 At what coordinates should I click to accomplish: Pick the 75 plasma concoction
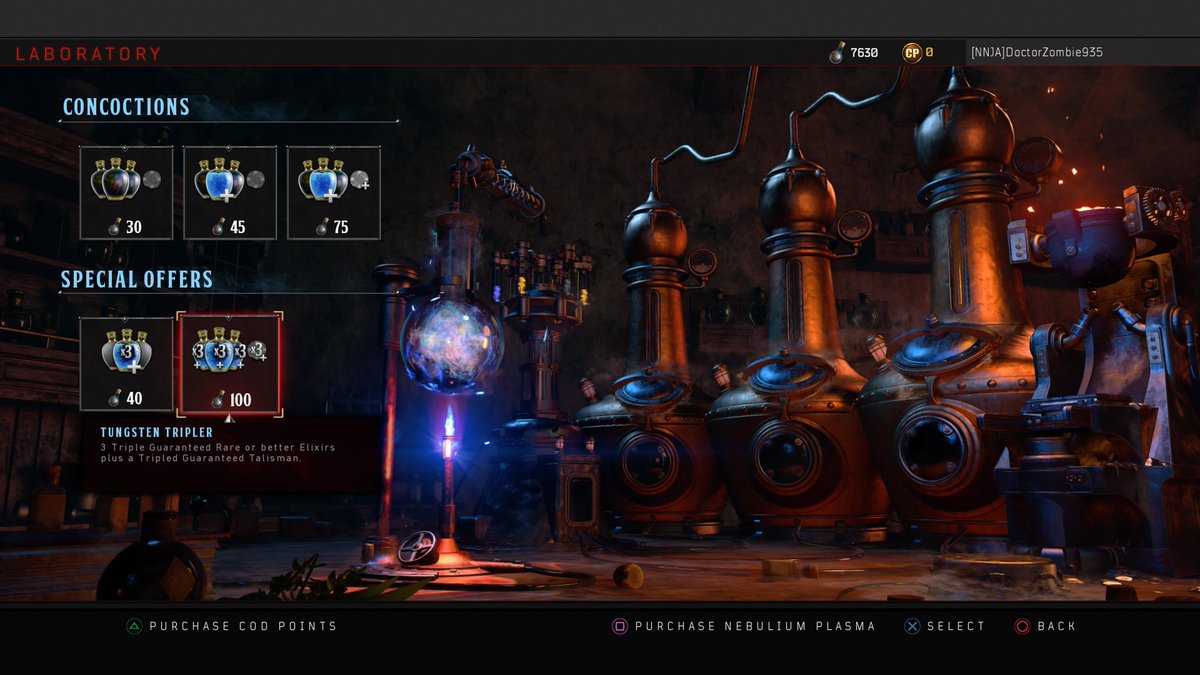pos(334,193)
